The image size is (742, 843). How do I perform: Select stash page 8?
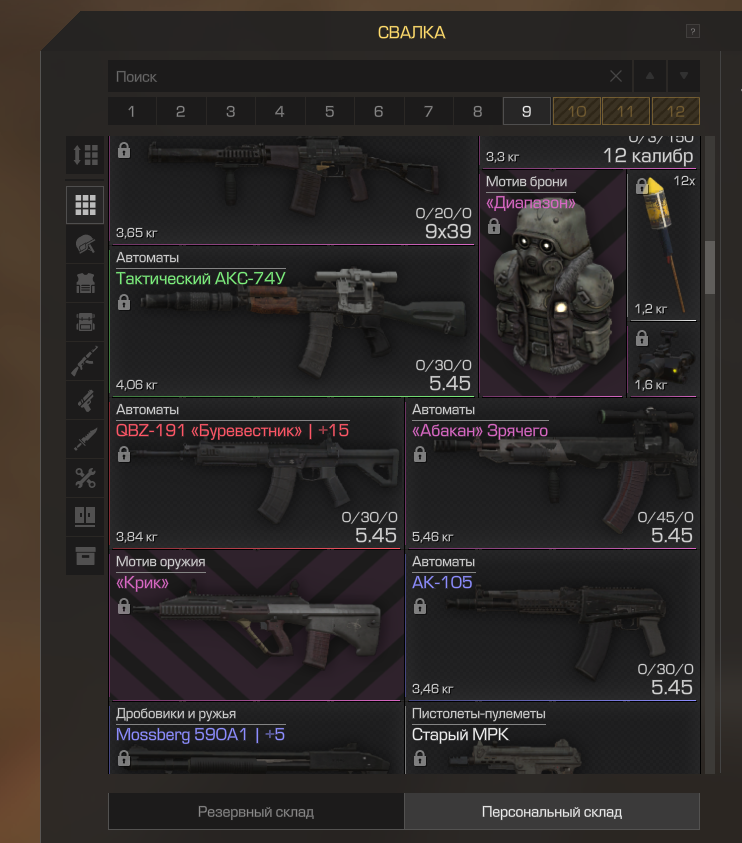[x=477, y=111]
